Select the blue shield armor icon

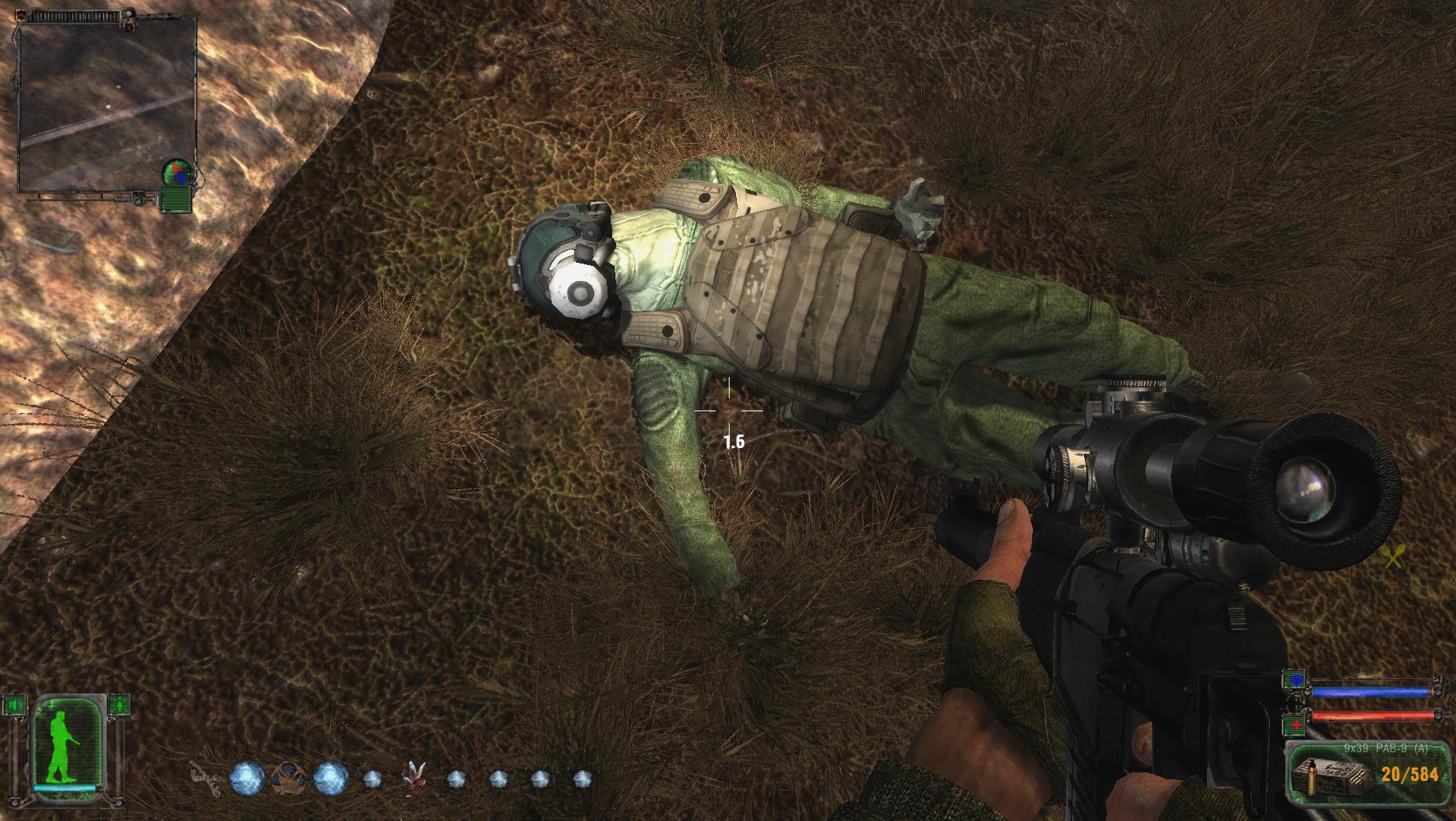(1292, 680)
